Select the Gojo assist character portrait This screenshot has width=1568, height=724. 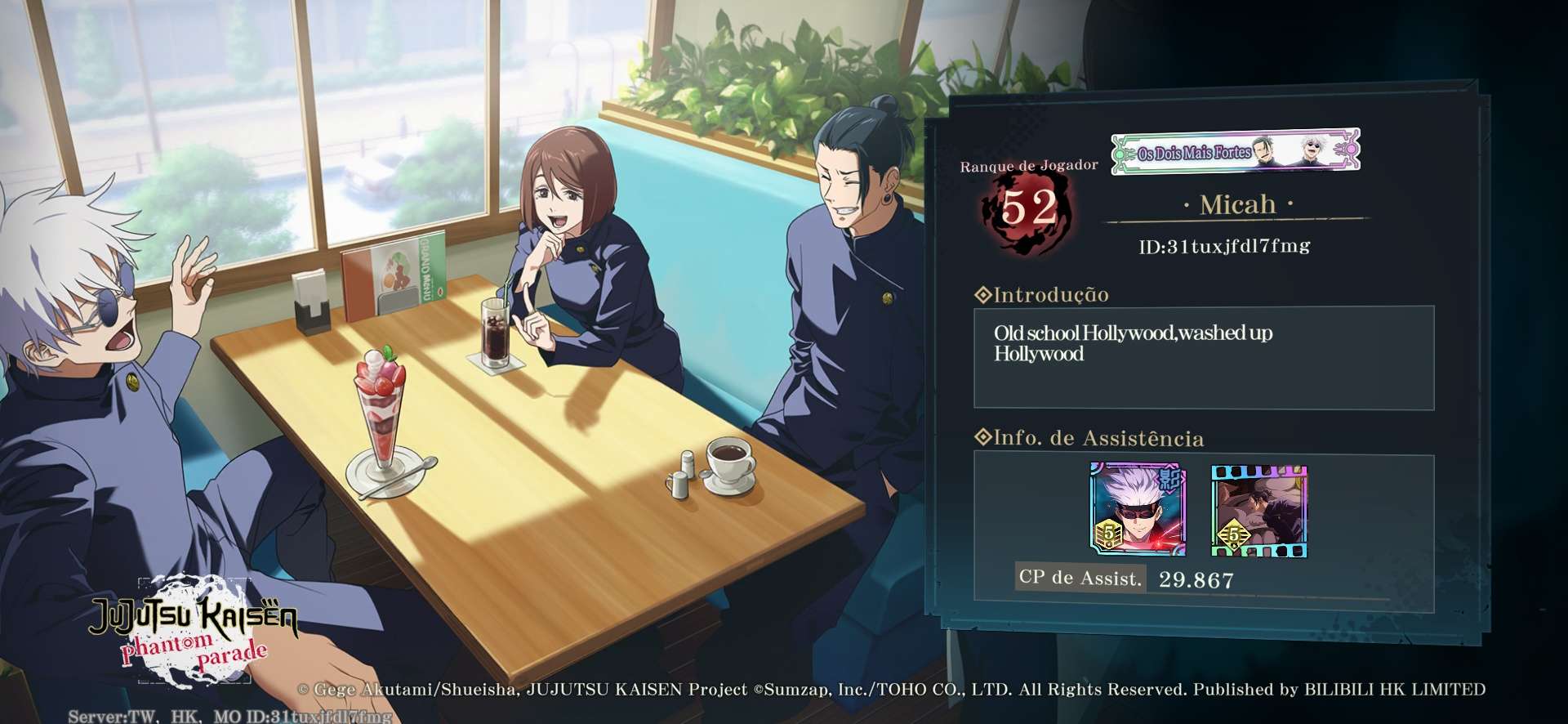[1138, 510]
